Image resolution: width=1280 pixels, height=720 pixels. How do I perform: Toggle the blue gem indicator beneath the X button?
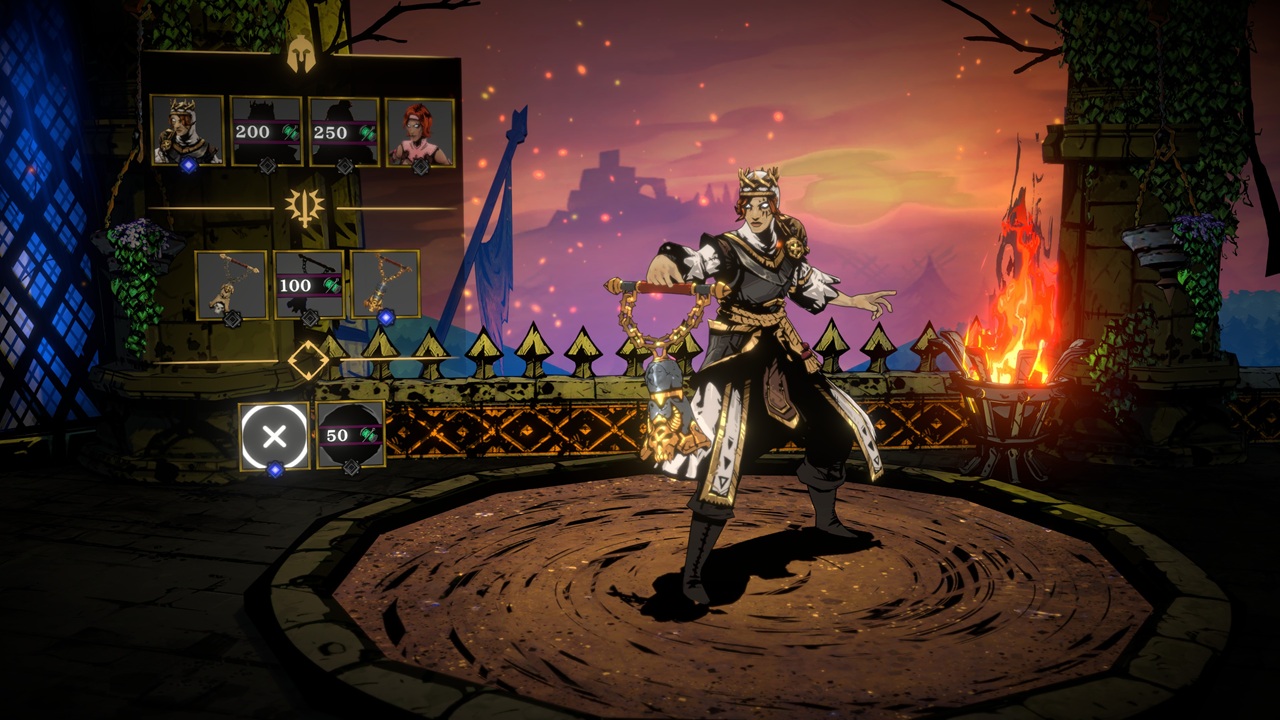point(274,468)
